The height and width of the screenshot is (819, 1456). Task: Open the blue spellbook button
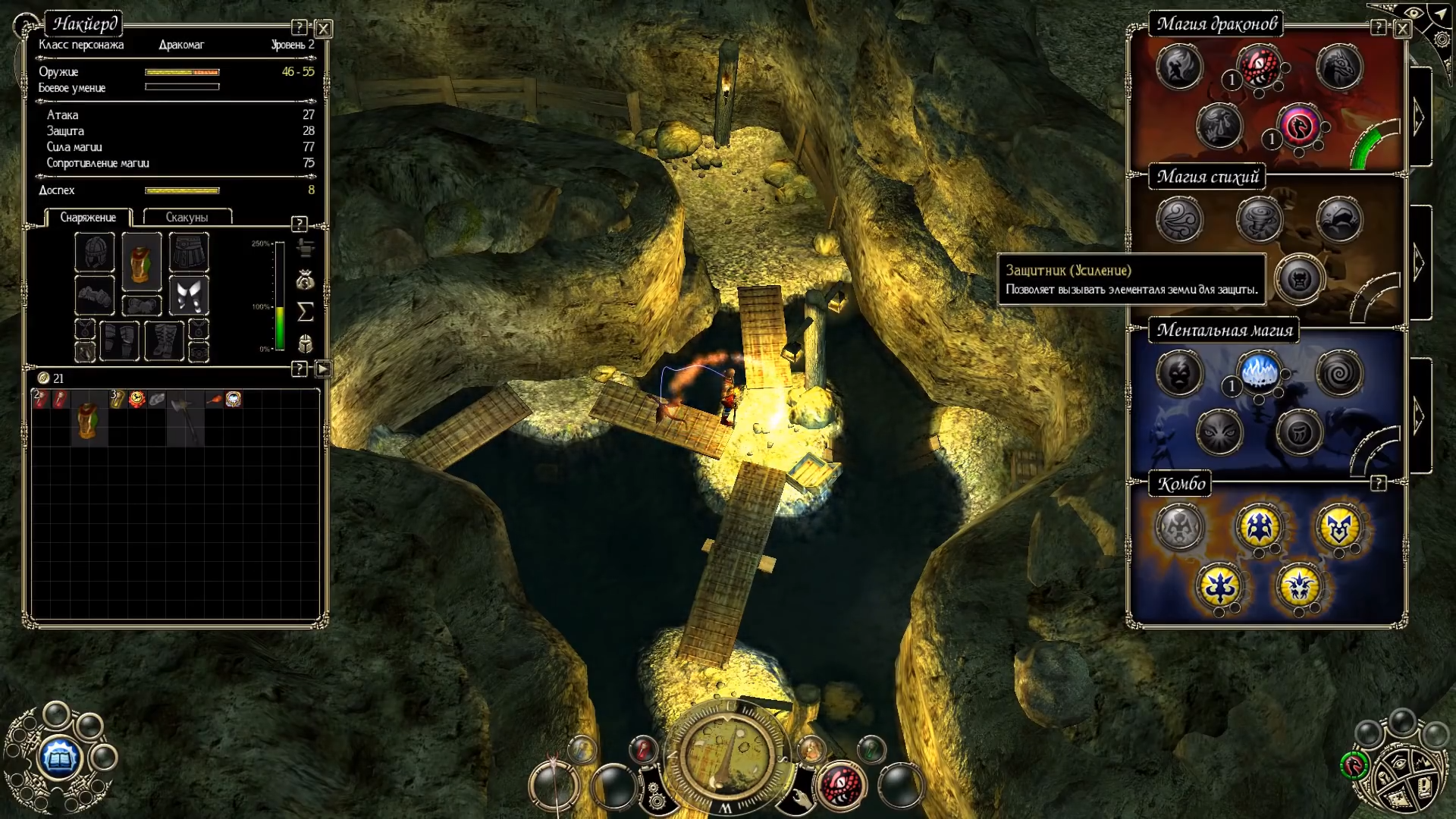pos(59,756)
